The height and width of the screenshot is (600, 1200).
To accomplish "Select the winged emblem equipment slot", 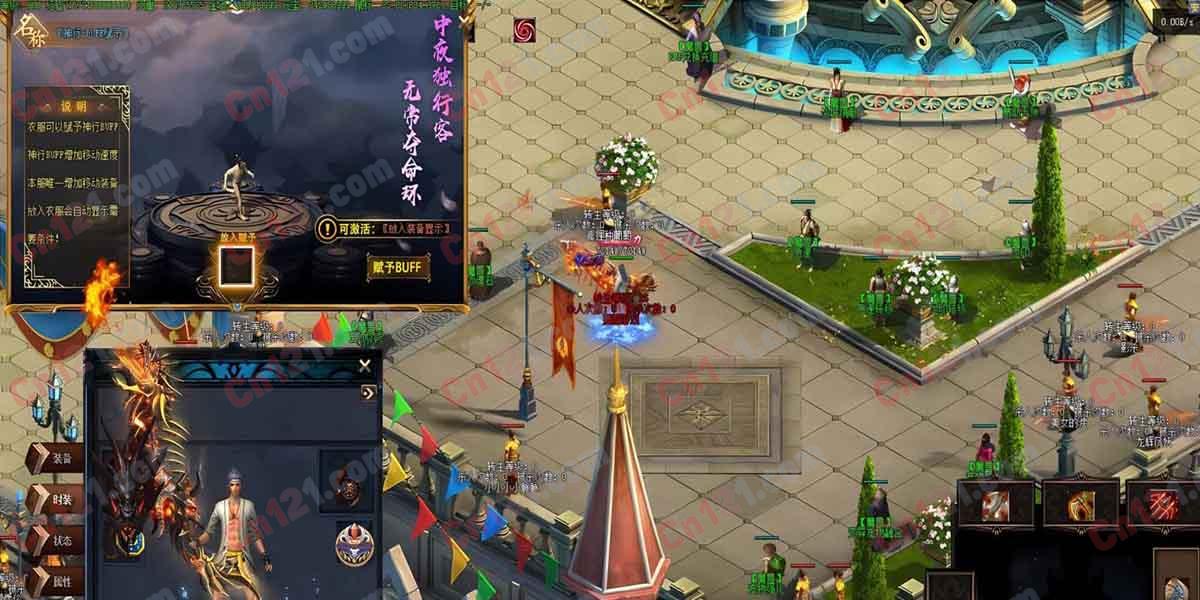I will click(x=128, y=541).
